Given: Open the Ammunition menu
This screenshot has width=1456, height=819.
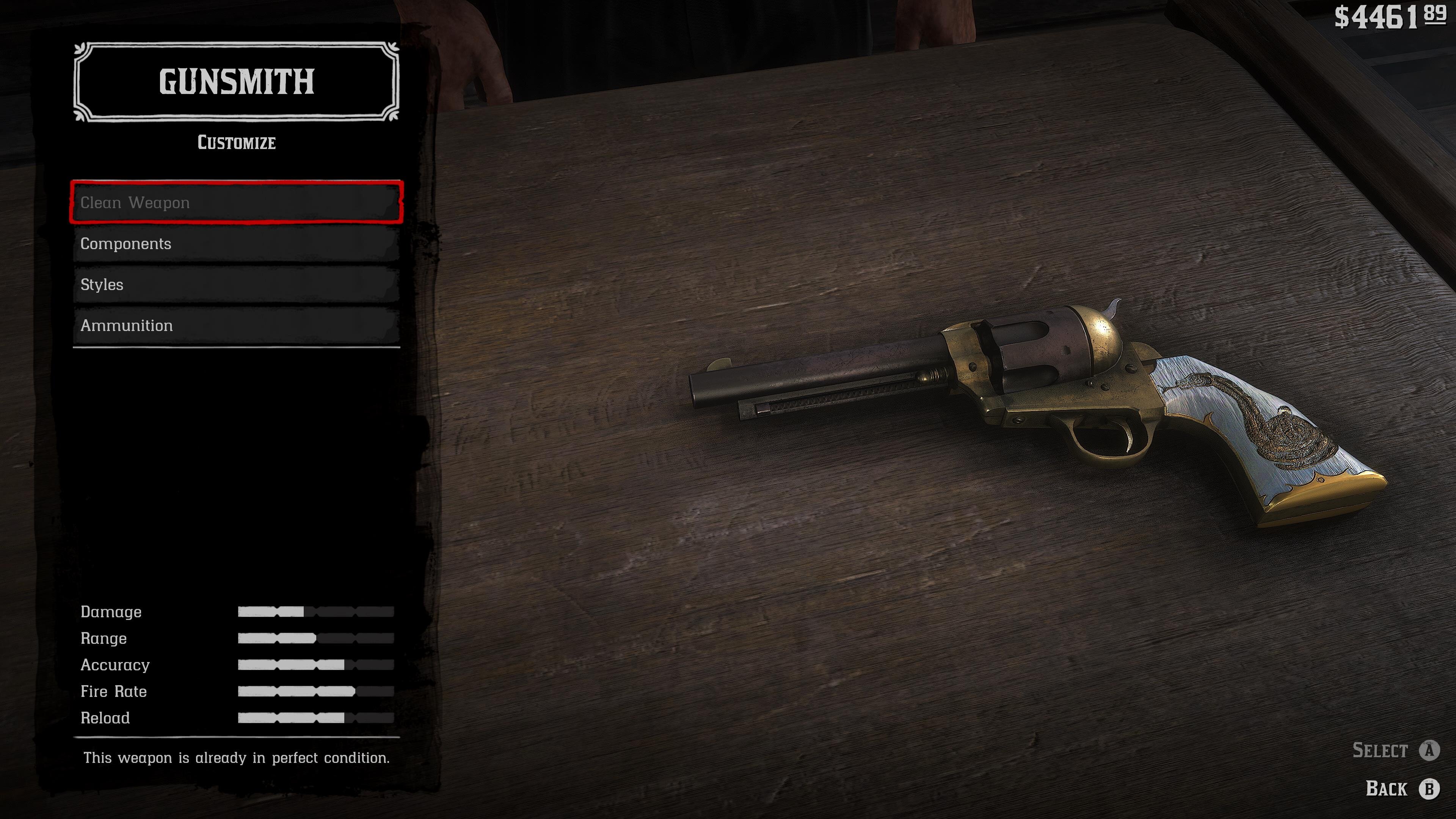Looking at the screenshot, I should click(236, 326).
